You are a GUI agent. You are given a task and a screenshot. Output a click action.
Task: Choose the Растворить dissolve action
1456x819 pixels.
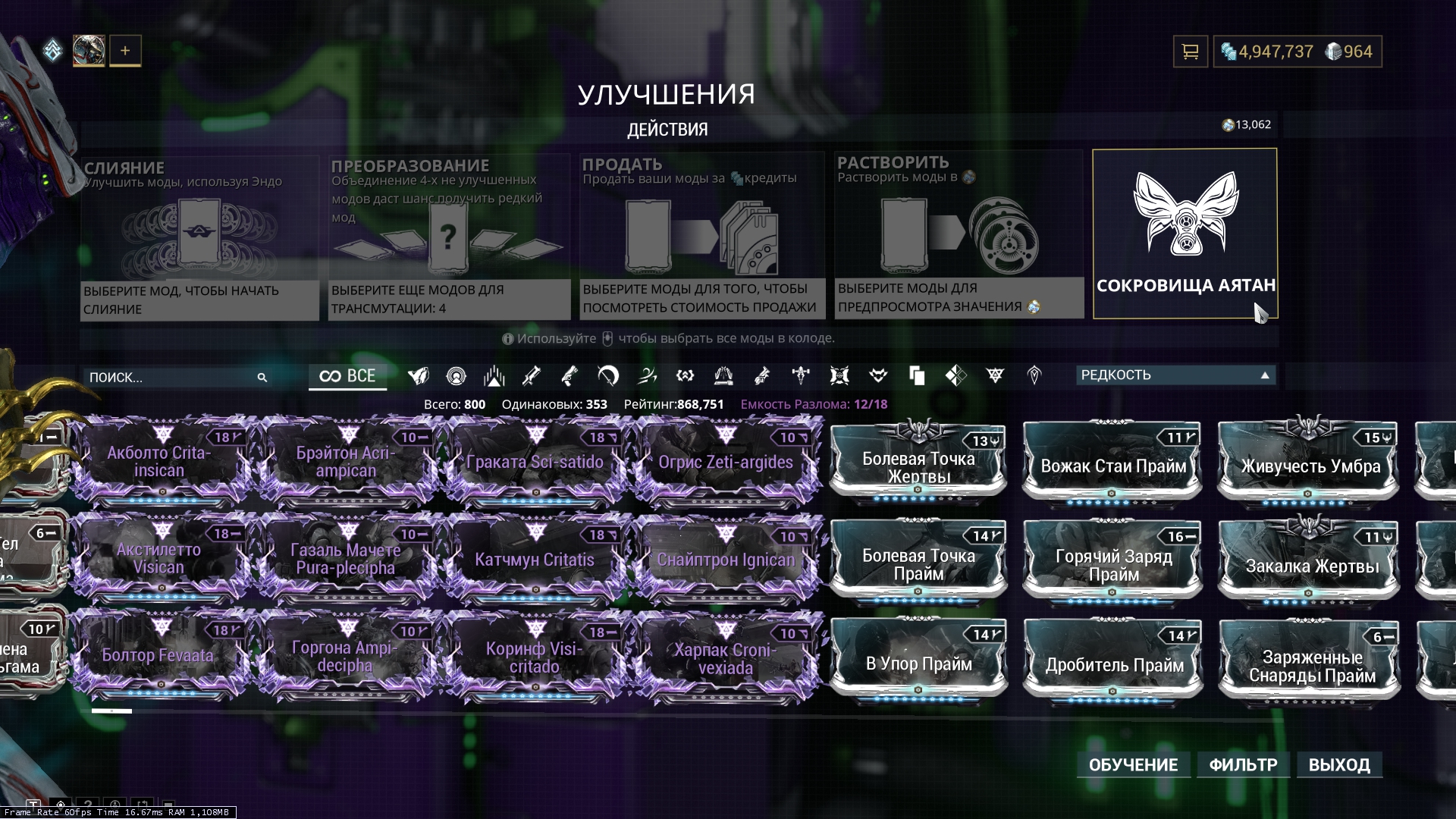tap(959, 234)
